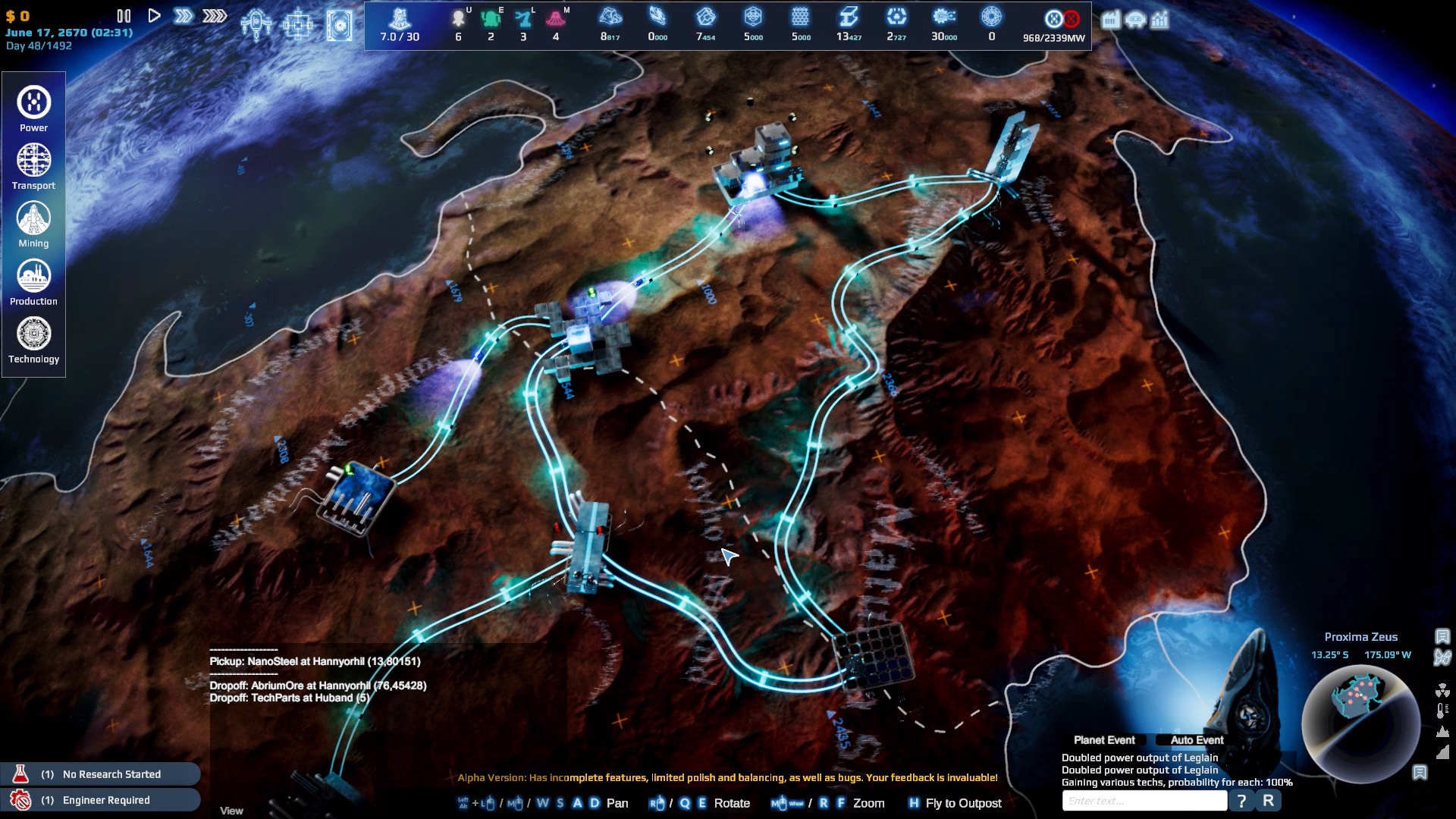Open the factory overview icon
The width and height of the screenshot is (1456, 819).
(1110, 20)
